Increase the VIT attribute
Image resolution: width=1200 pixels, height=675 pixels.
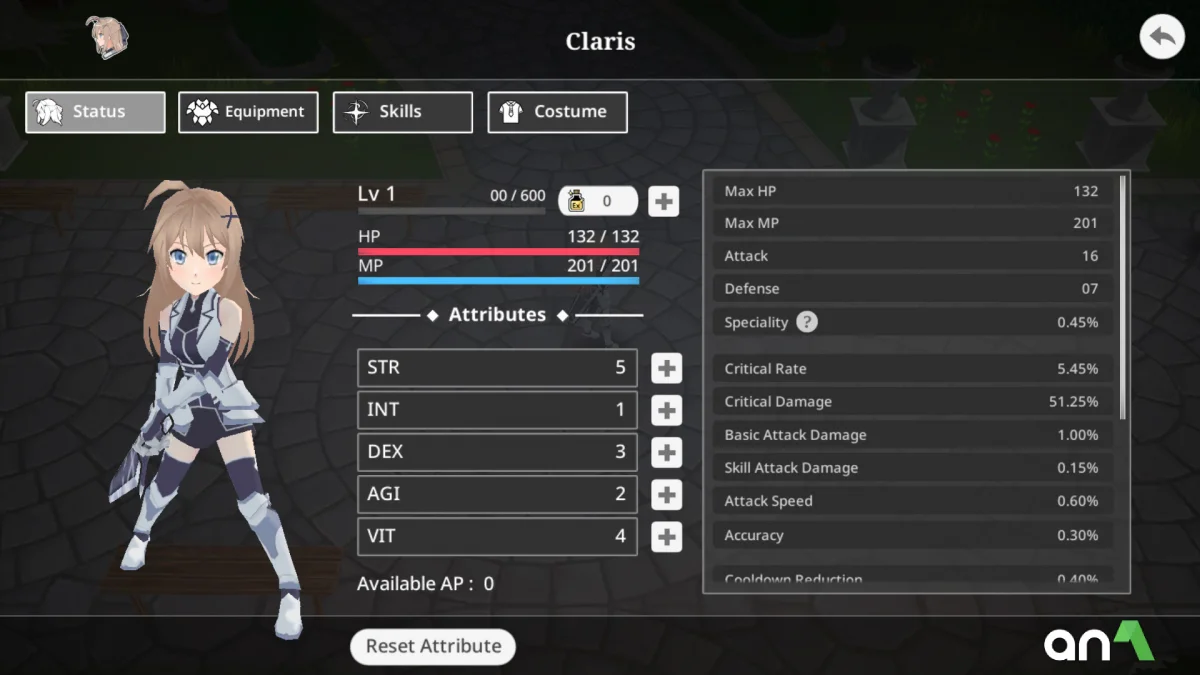[666, 537]
